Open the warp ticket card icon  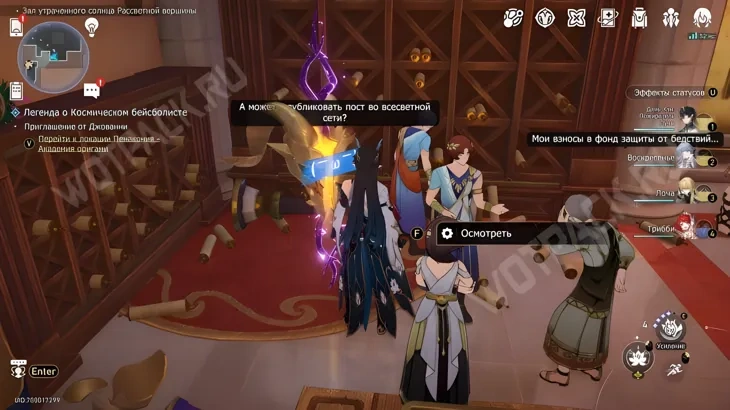click(608, 17)
